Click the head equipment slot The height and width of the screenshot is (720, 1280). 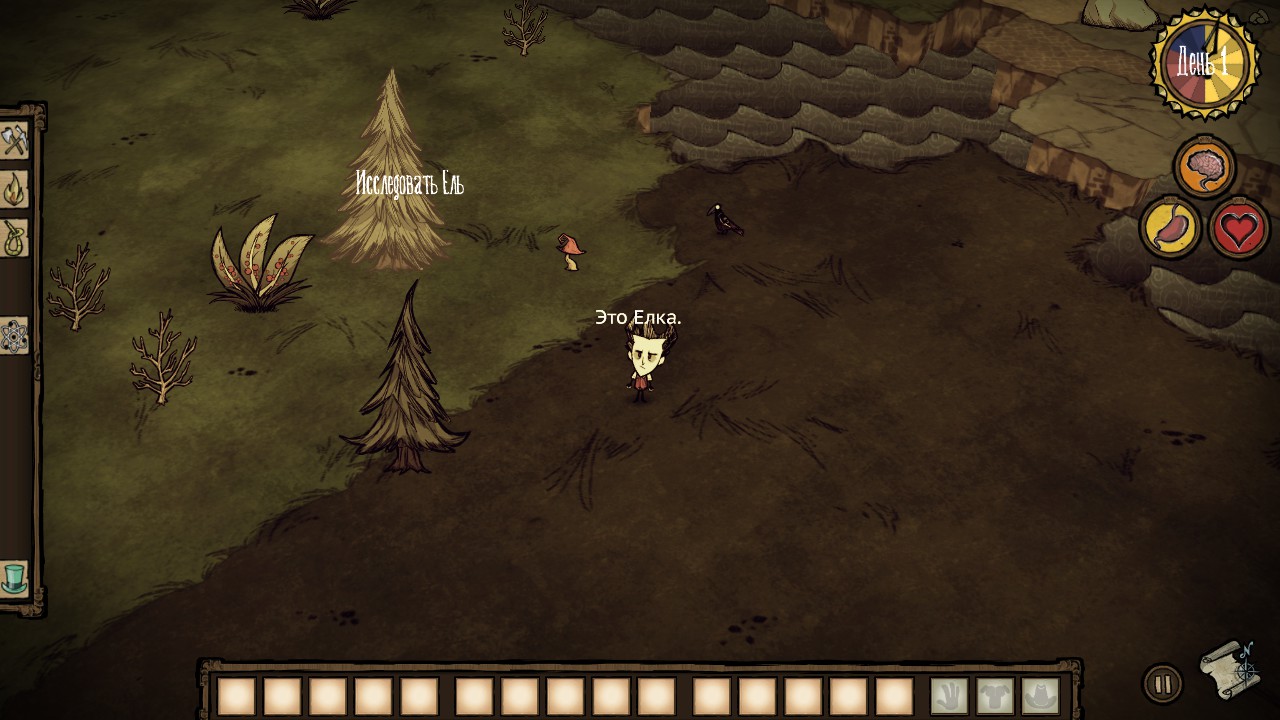click(x=1041, y=696)
